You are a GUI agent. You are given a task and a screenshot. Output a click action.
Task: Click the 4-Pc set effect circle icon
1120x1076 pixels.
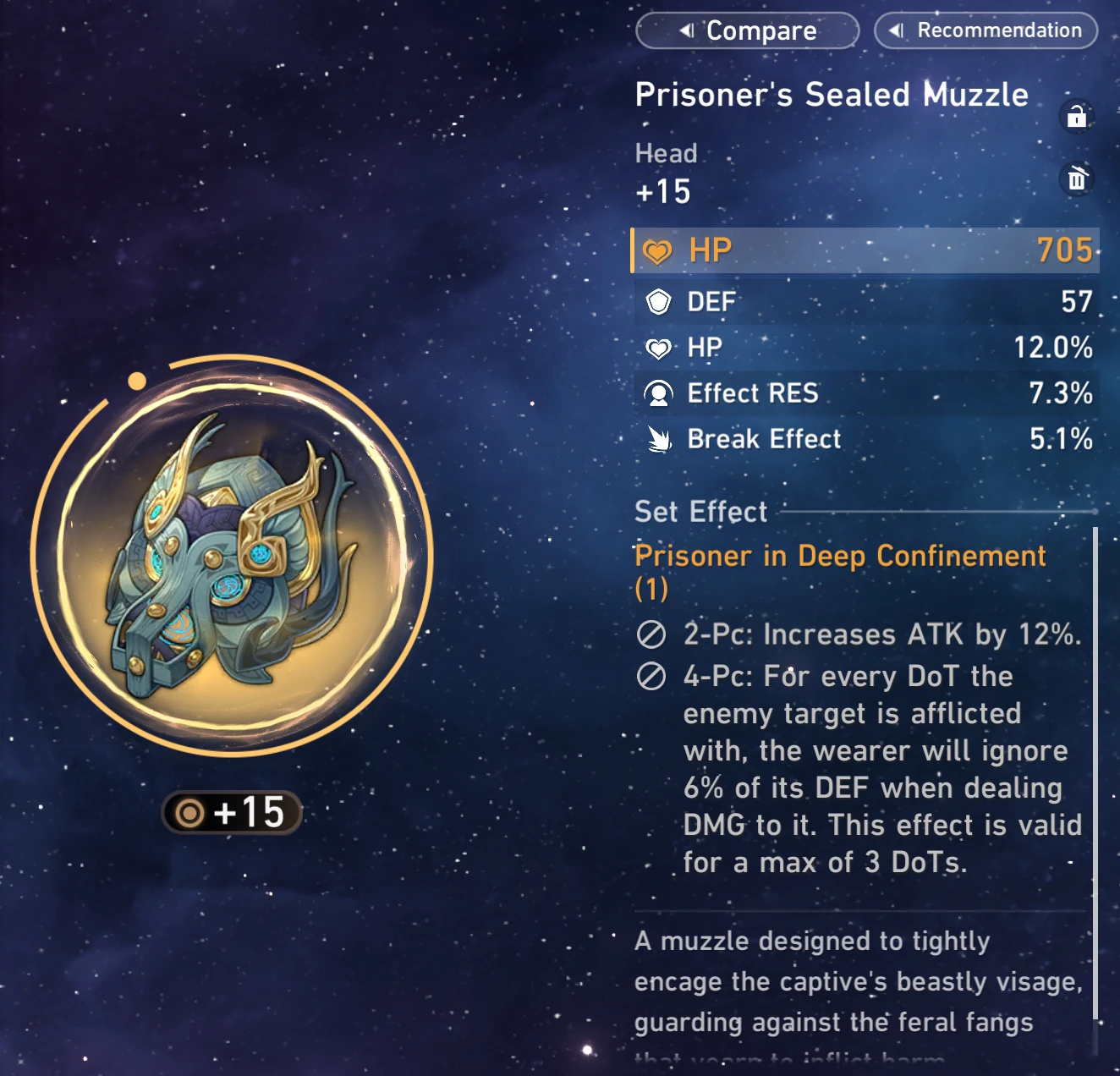point(651,677)
